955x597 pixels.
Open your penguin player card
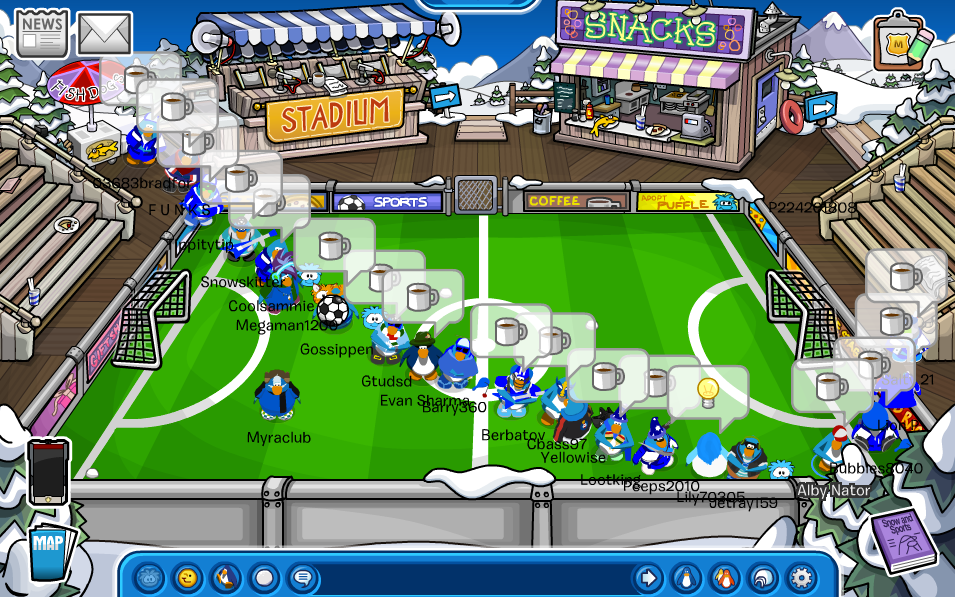[x=686, y=577]
